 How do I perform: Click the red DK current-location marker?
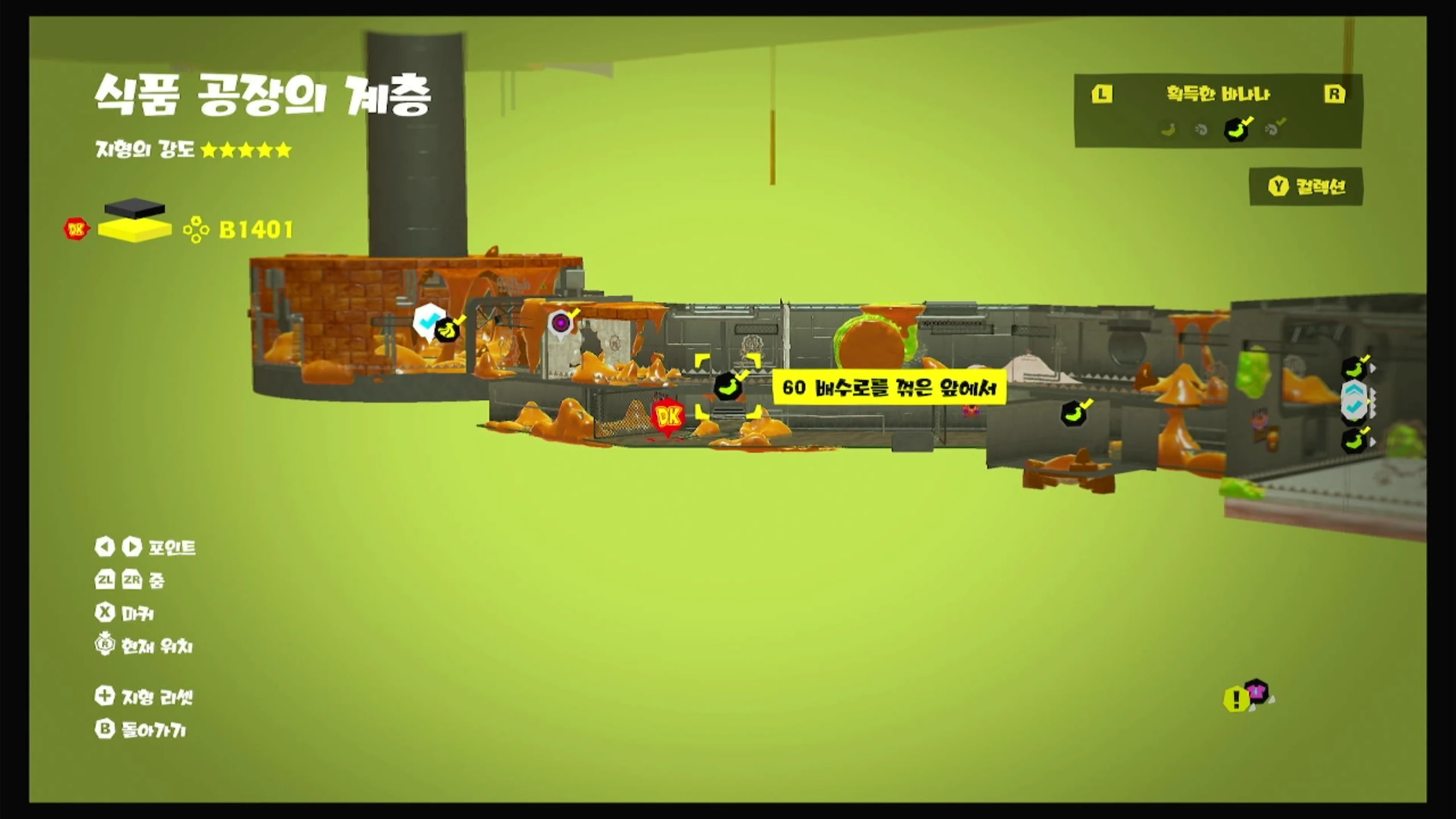[668, 418]
